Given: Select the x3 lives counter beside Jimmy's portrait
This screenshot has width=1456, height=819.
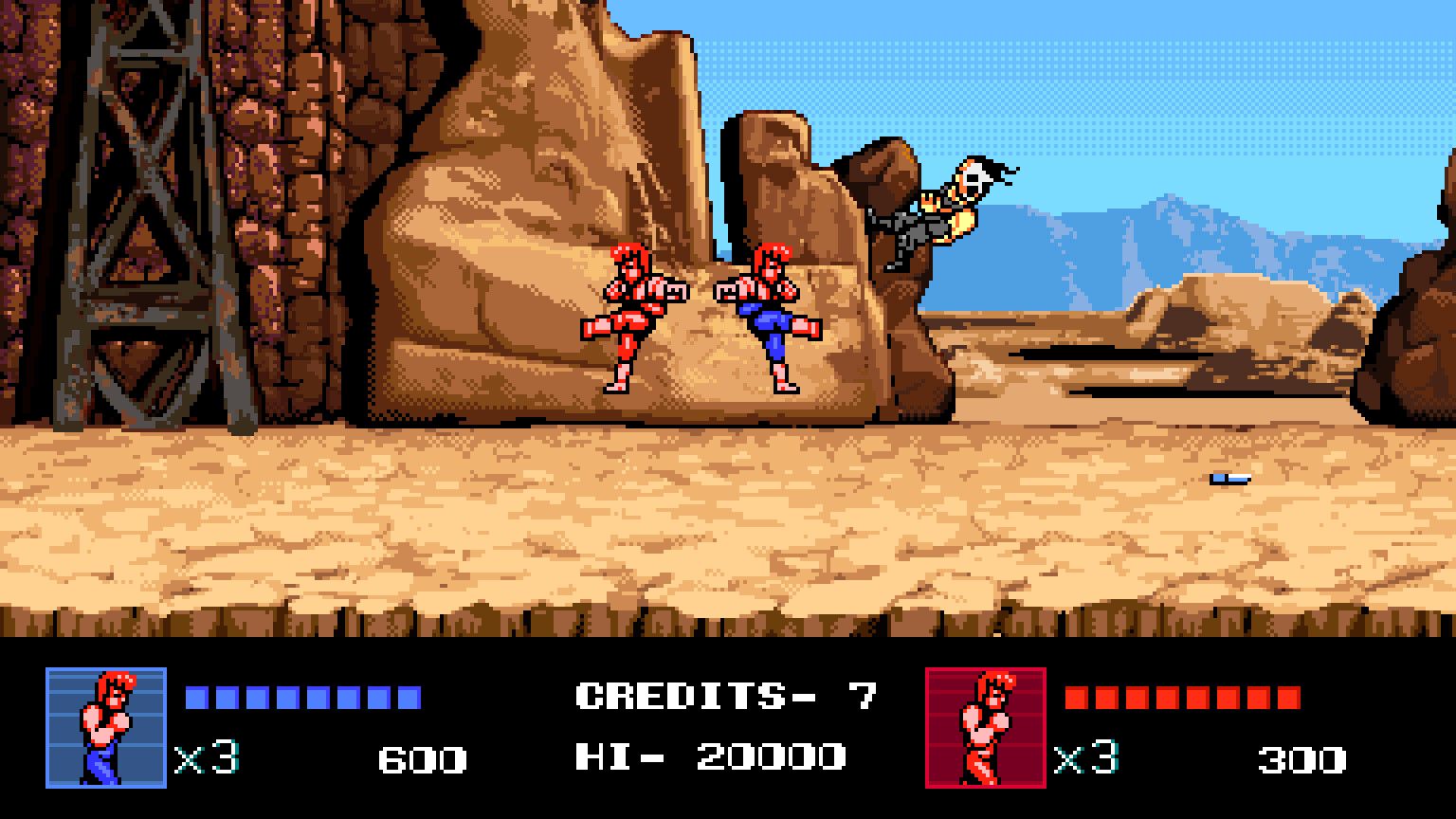Looking at the screenshot, I should [1085, 758].
